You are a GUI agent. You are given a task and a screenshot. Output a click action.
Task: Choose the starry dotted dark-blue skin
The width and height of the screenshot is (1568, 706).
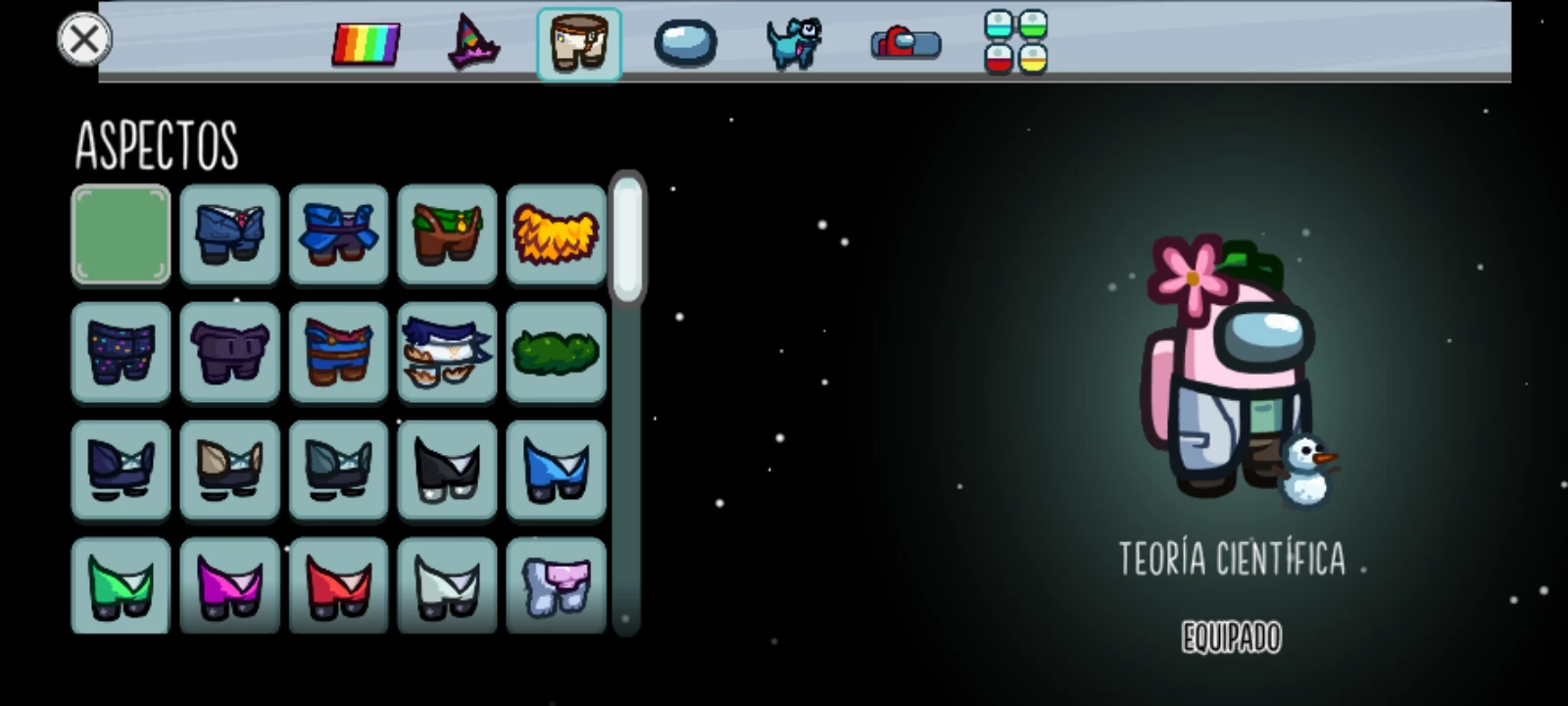pos(122,352)
